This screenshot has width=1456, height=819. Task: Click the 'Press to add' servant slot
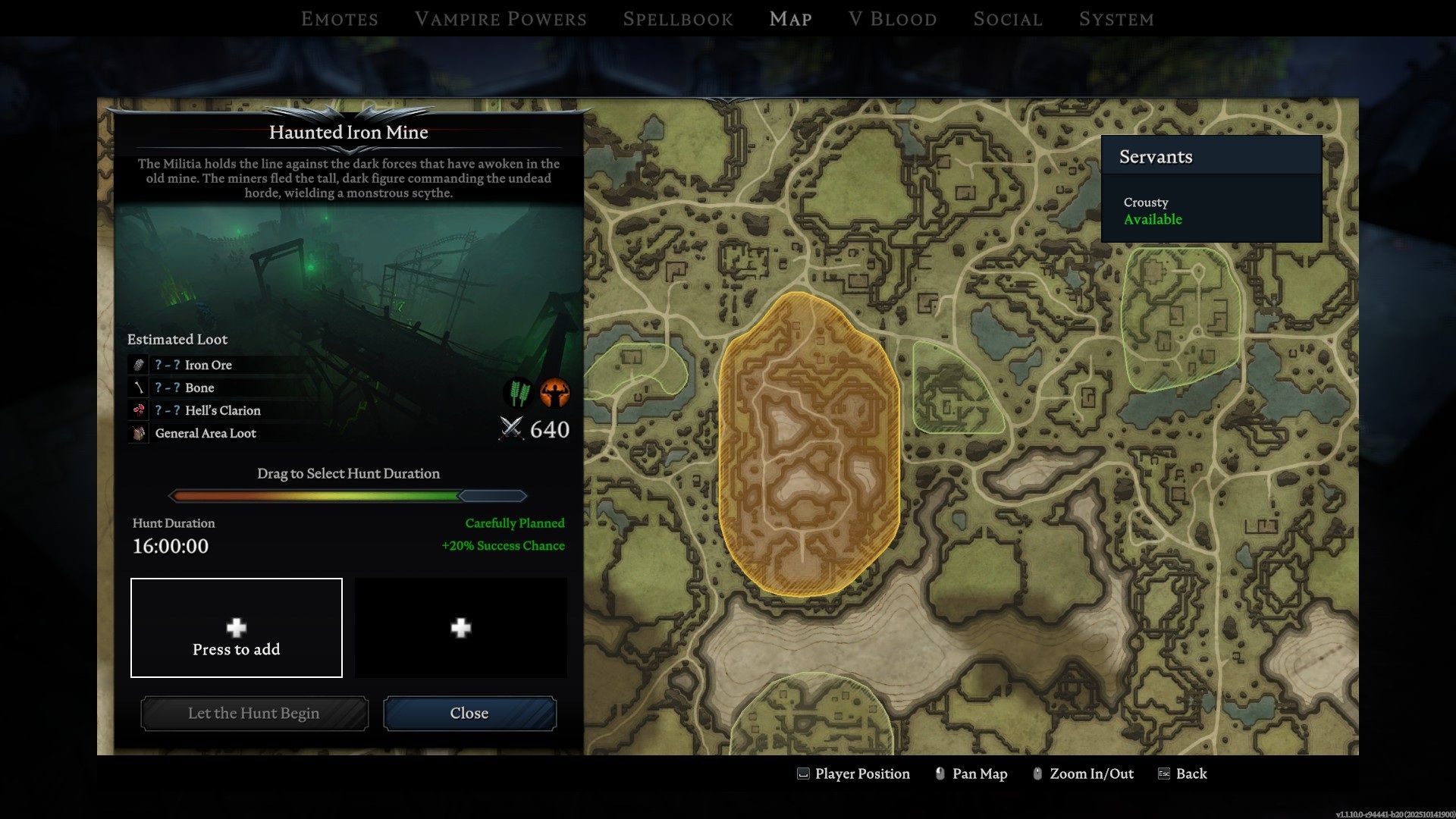(237, 628)
